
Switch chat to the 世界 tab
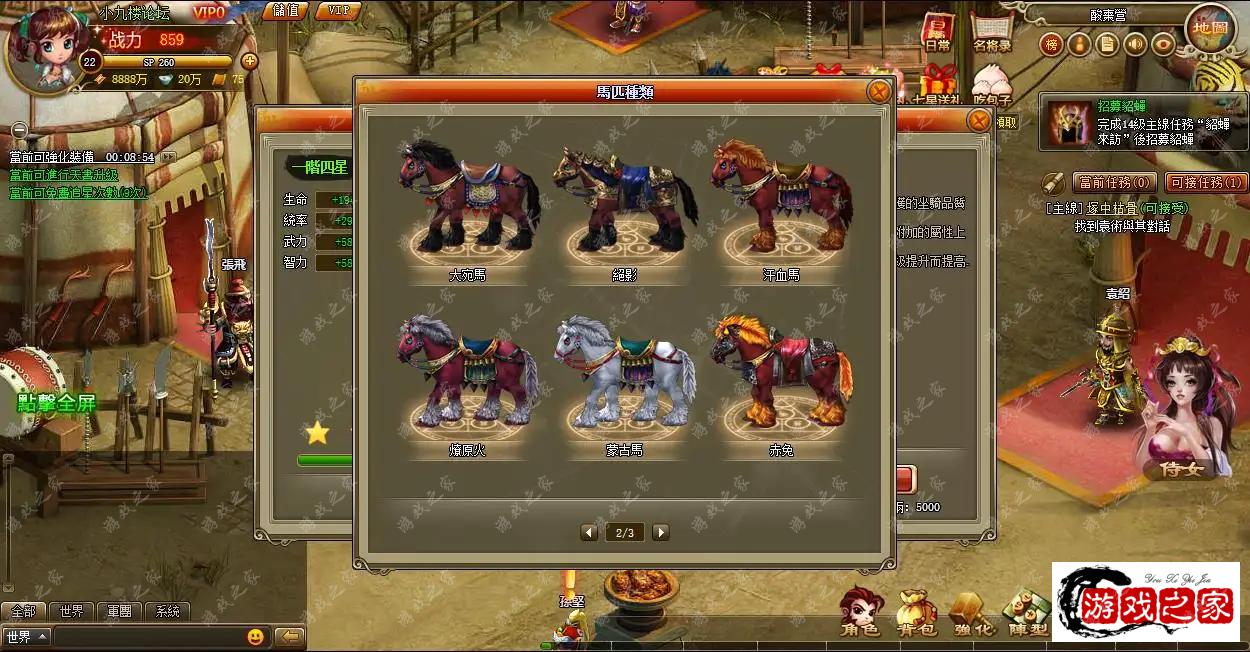71,611
